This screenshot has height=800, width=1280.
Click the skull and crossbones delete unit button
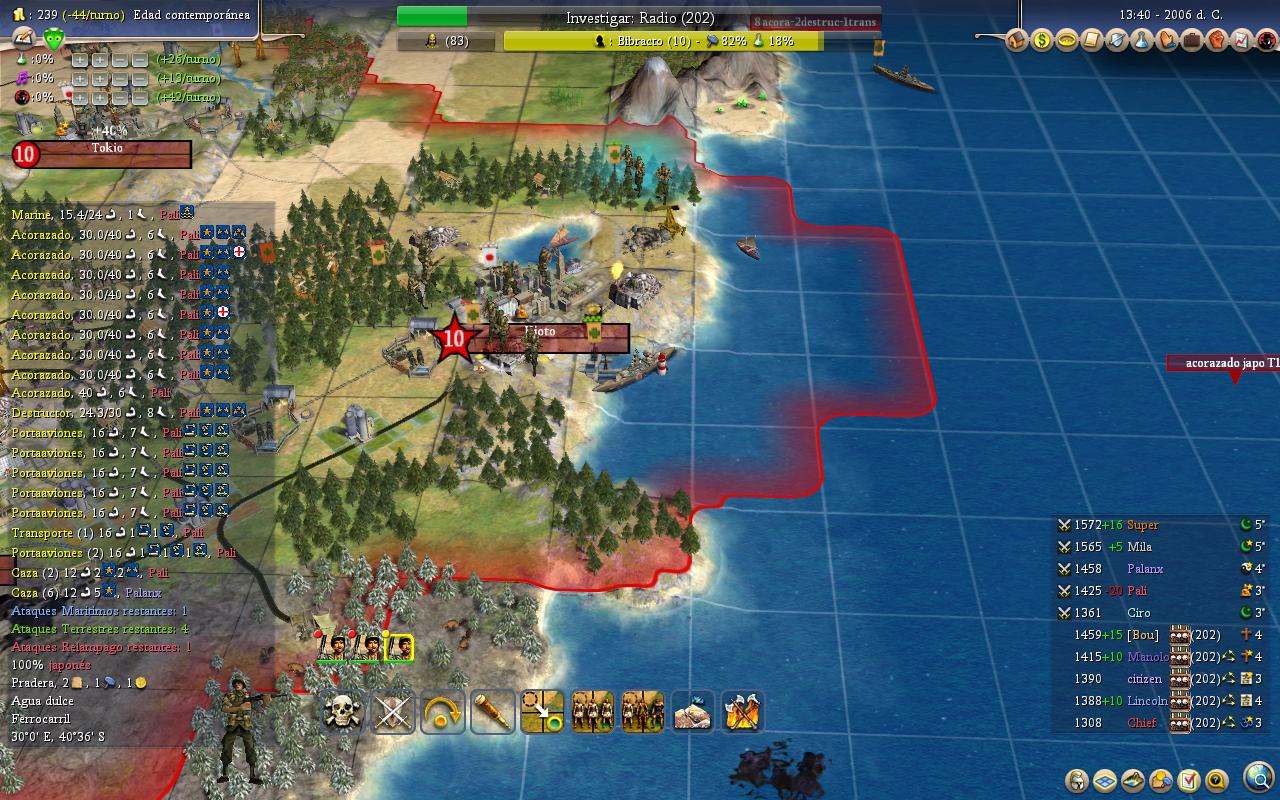pos(342,712)
